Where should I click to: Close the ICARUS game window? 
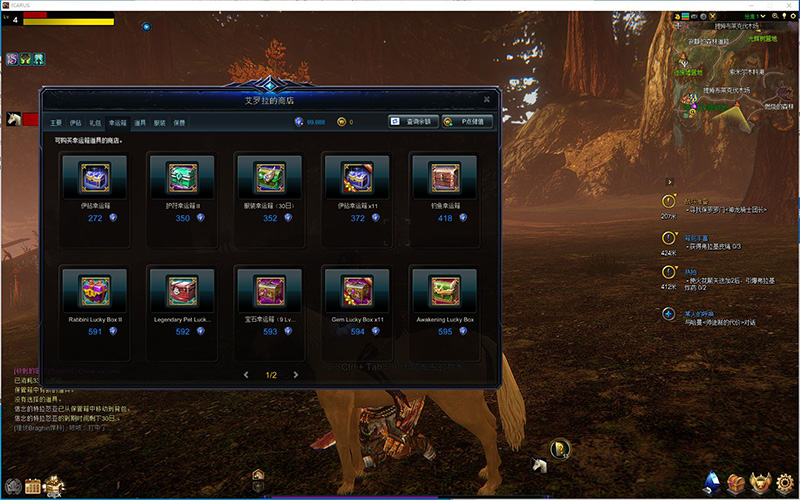click(x=789, y=5)
